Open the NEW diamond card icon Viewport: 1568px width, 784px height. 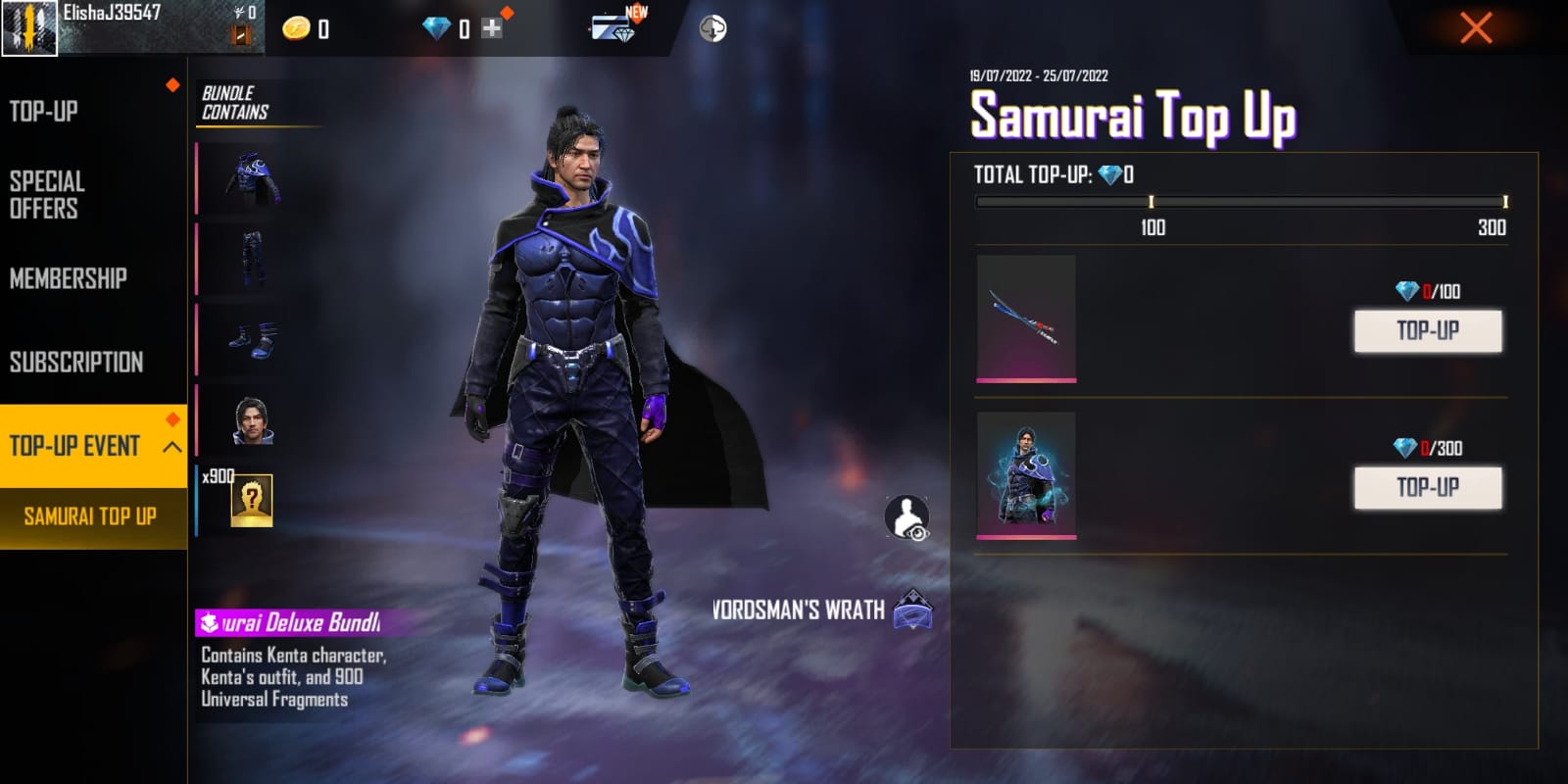pyautogui.click(x=614, y=27)
